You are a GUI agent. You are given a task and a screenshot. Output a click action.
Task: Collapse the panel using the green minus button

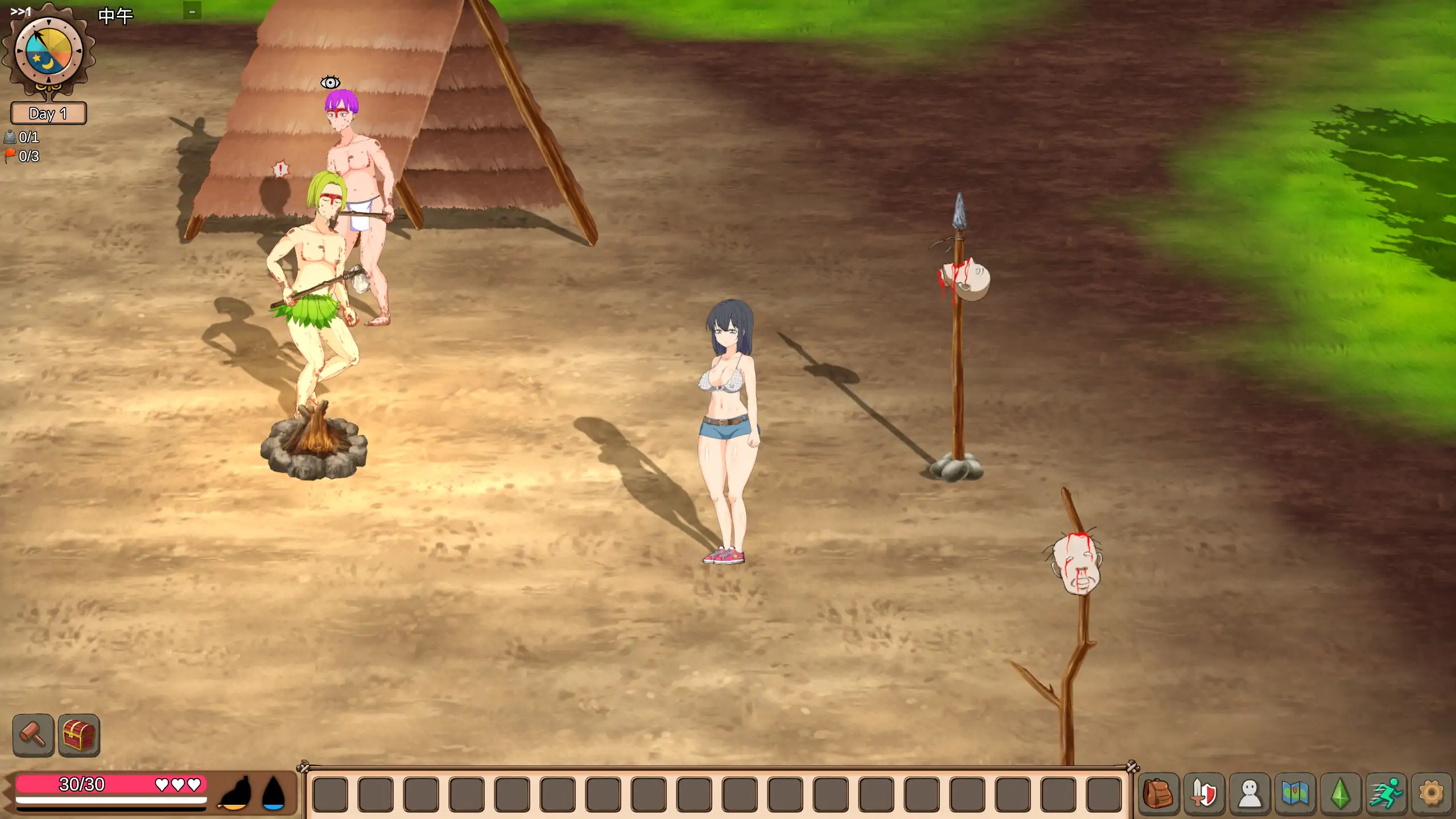pos(192,10)
